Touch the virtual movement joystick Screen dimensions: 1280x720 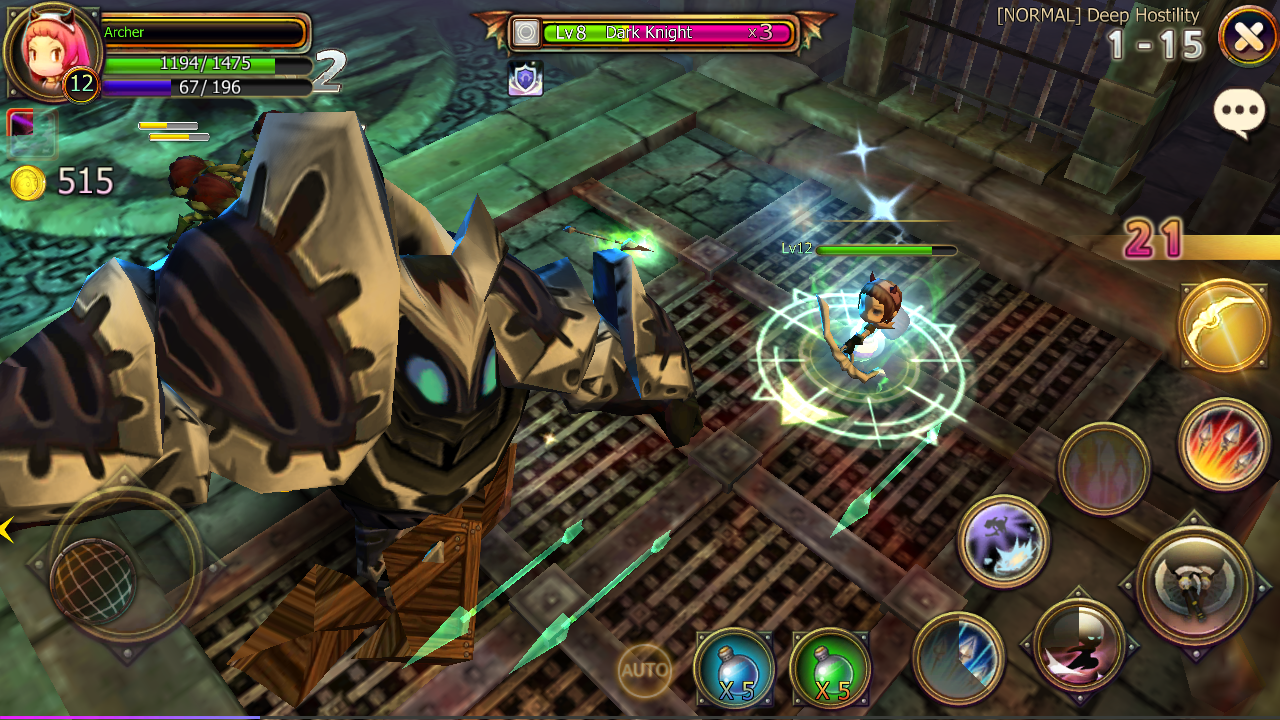(95, 581)
